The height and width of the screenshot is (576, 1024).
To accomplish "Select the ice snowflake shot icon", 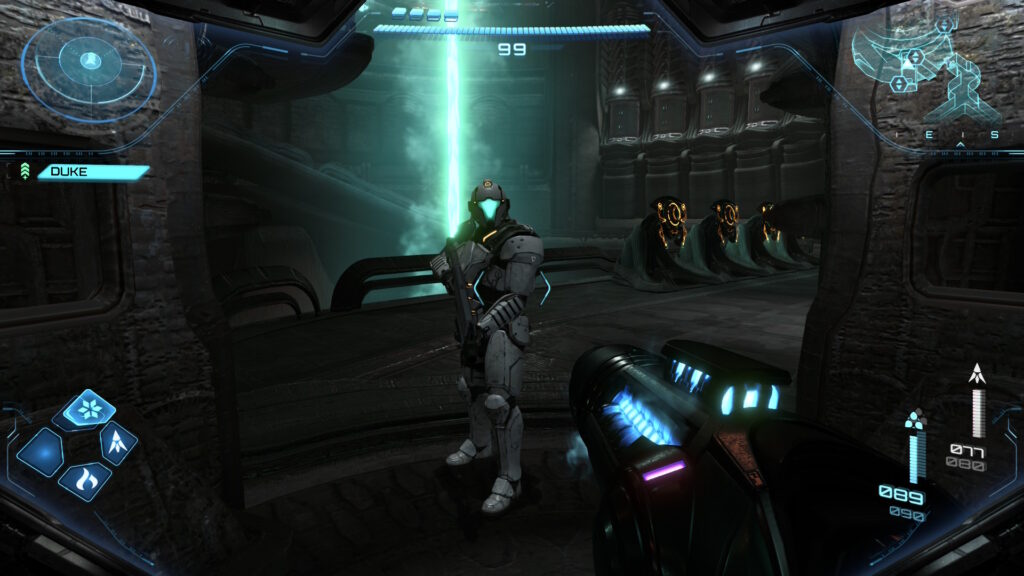I will click(x=89, y=410).
